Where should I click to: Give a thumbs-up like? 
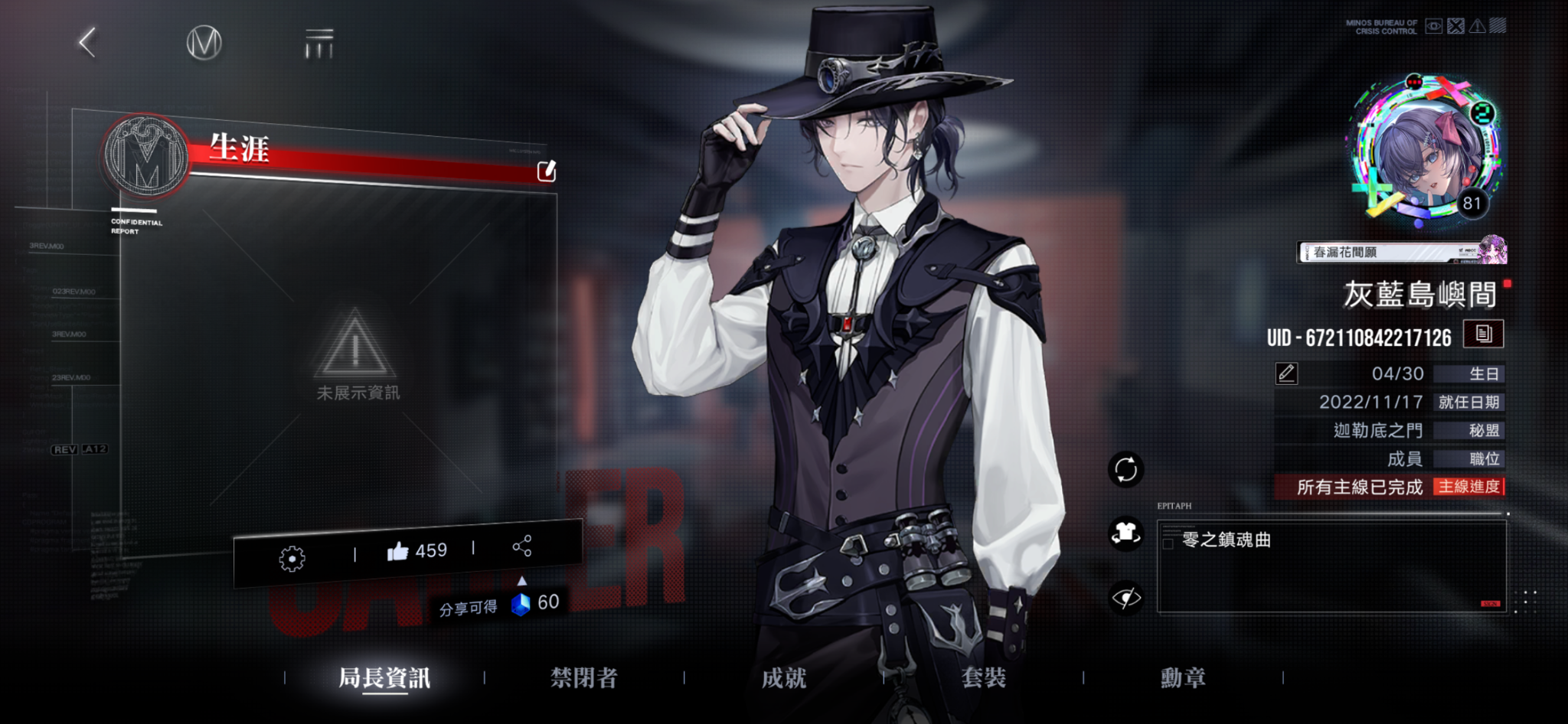[x=398, y=551]
